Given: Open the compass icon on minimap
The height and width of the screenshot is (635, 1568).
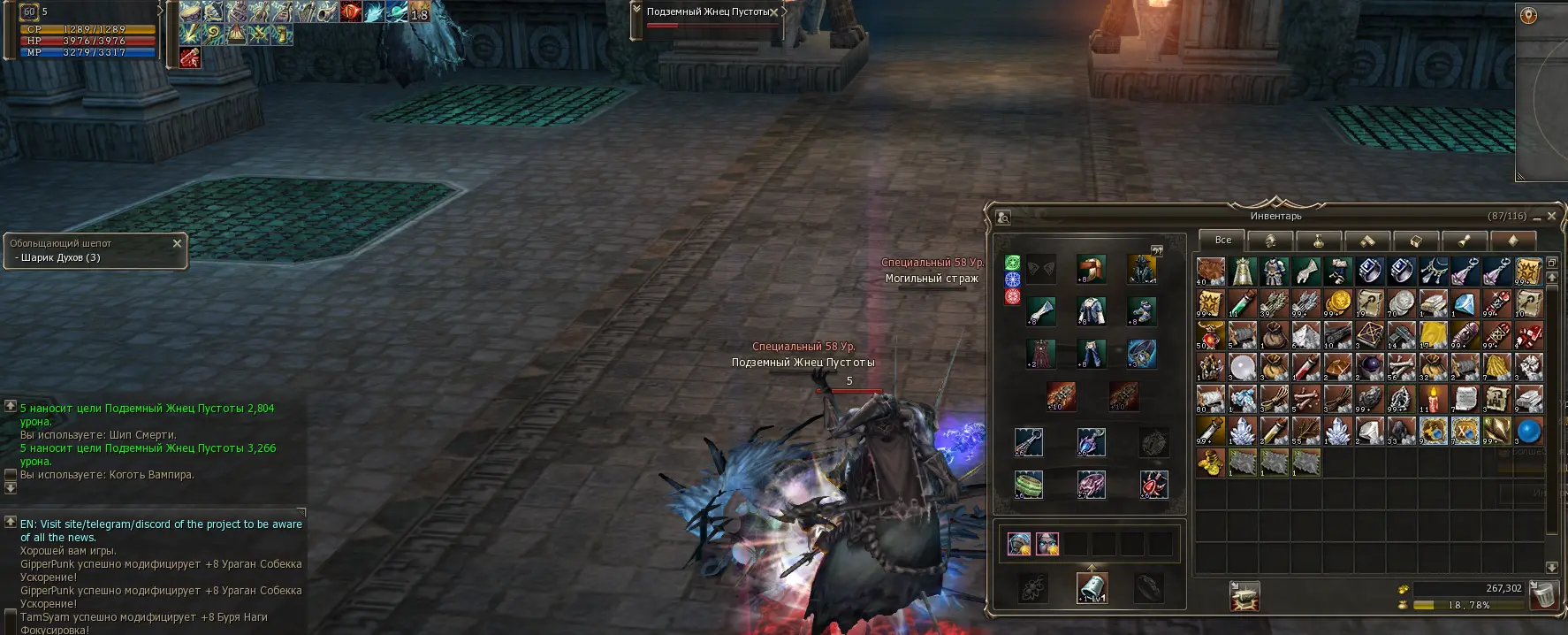Looking at the screenshot, I should pos(1528,16).
